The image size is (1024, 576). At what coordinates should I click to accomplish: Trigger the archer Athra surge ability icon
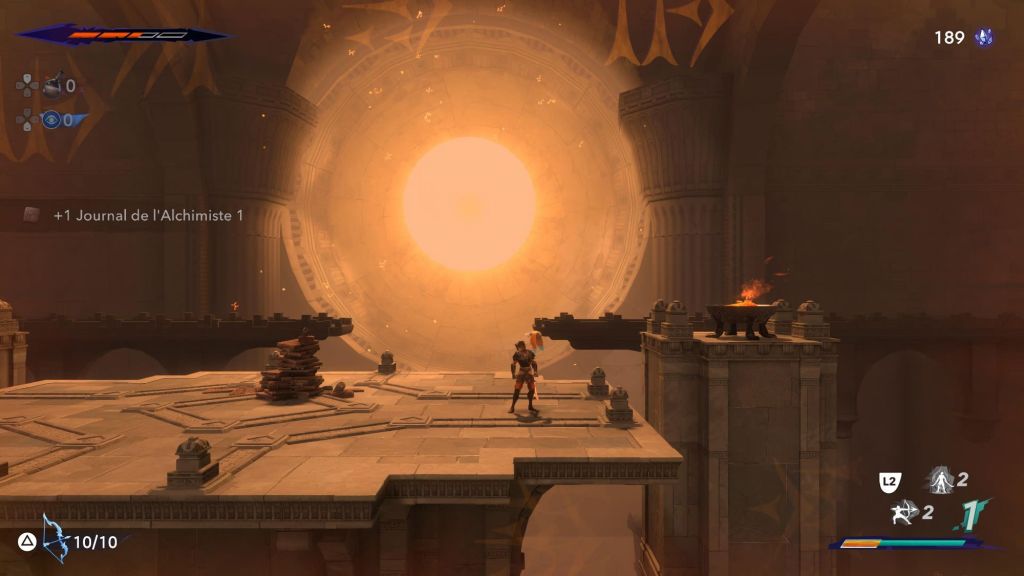coord(903,513)
